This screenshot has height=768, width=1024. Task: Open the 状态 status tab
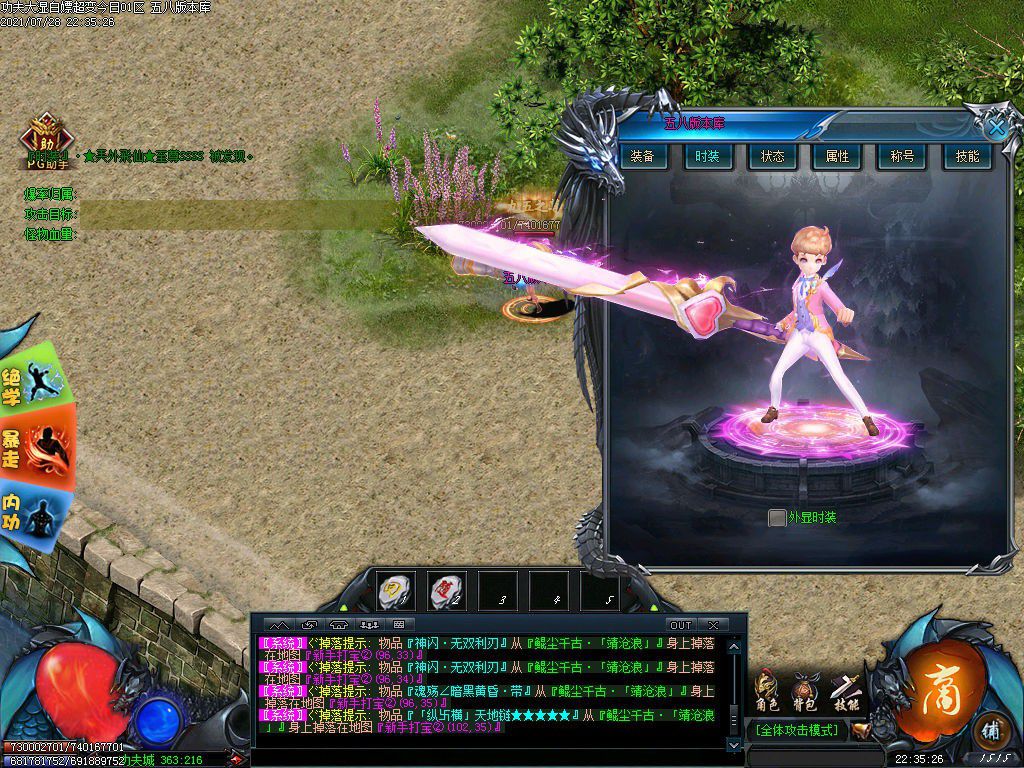pyautogui.click(x=772, y=157)
